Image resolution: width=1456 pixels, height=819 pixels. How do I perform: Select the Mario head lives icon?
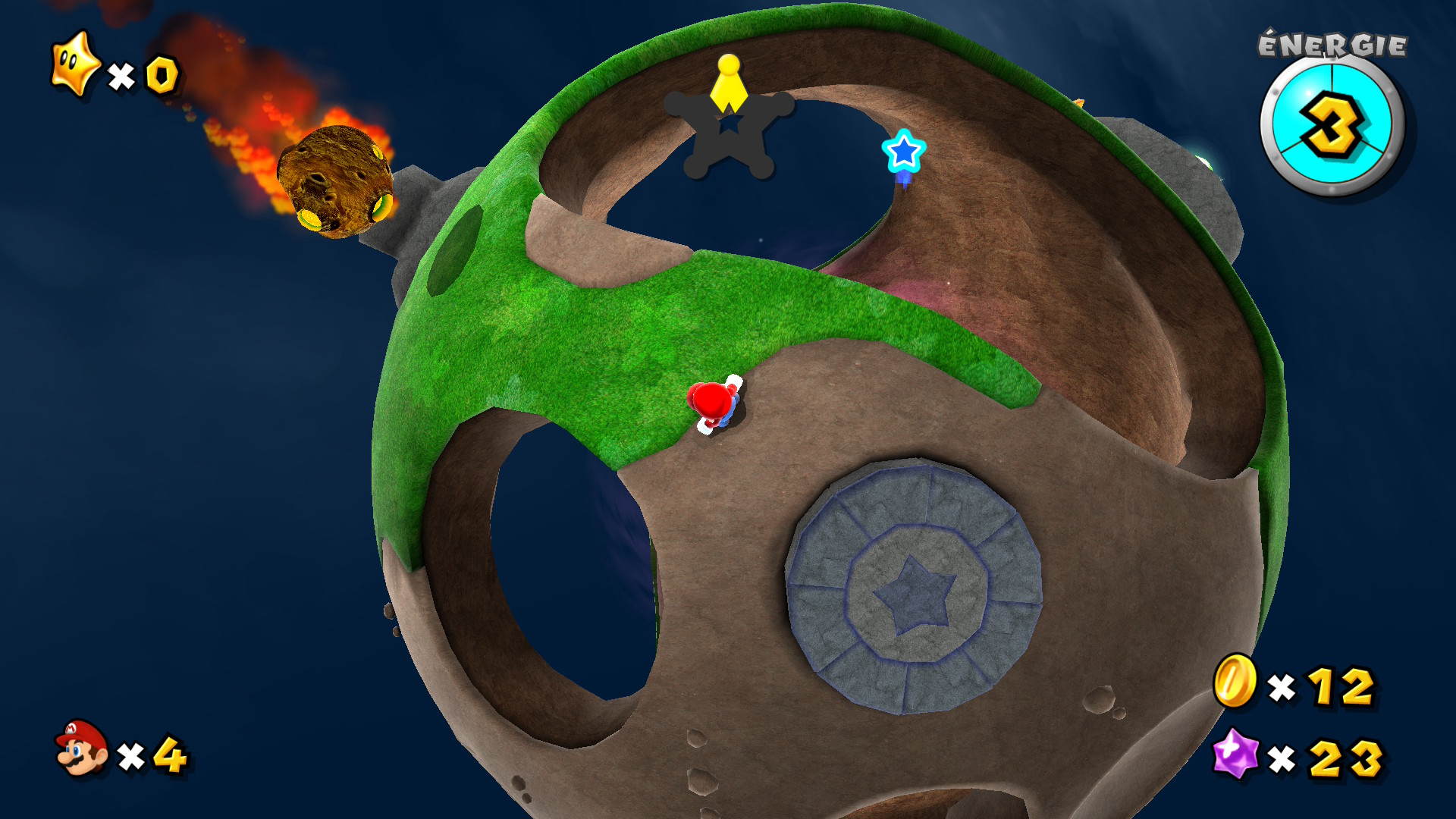[82, 748]
